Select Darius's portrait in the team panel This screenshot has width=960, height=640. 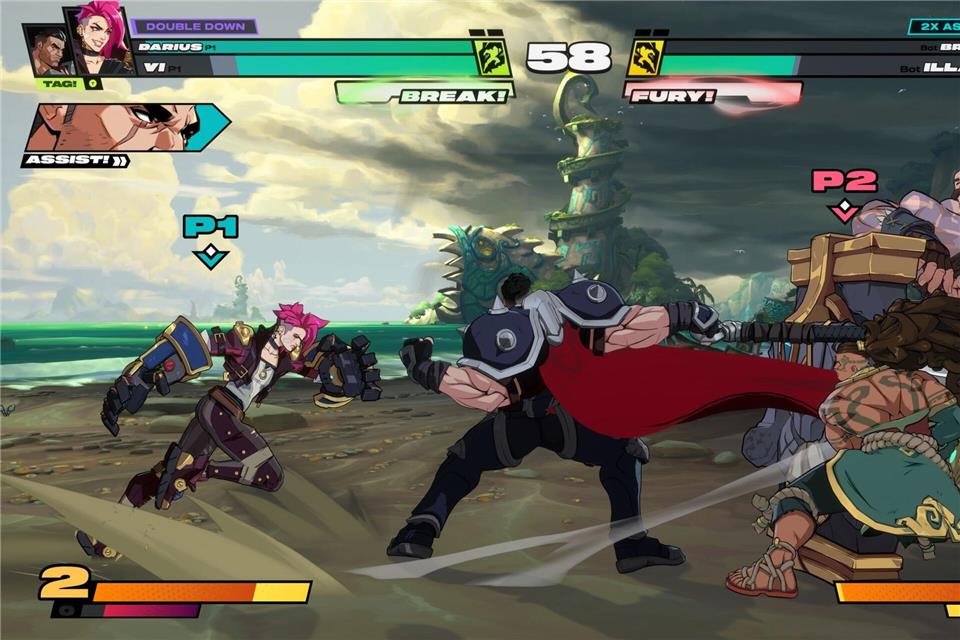pyautogui.click(x=48, y=52)
